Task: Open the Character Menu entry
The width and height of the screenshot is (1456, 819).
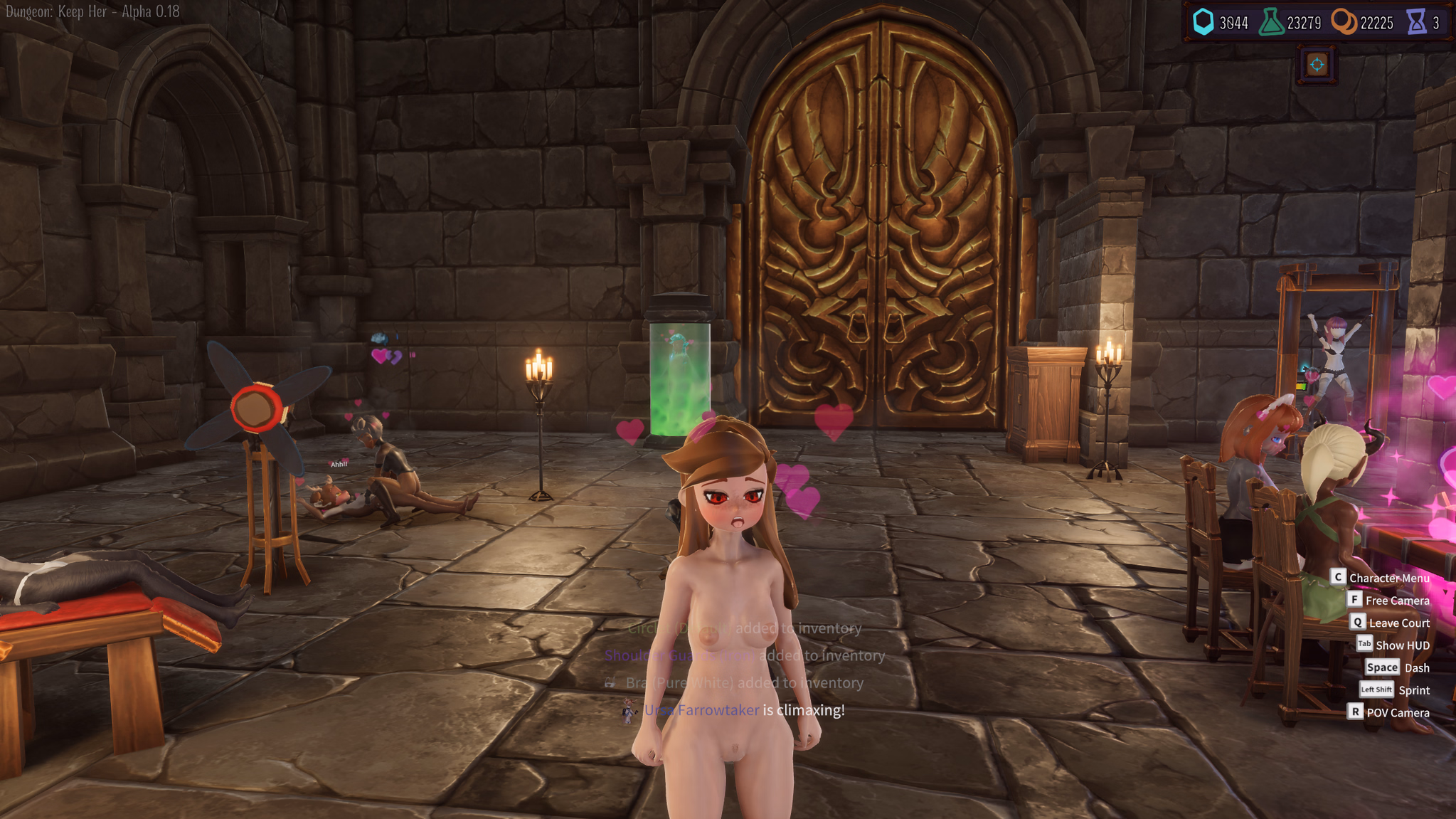Action: pyautogui.click(x=1390, y=577)
